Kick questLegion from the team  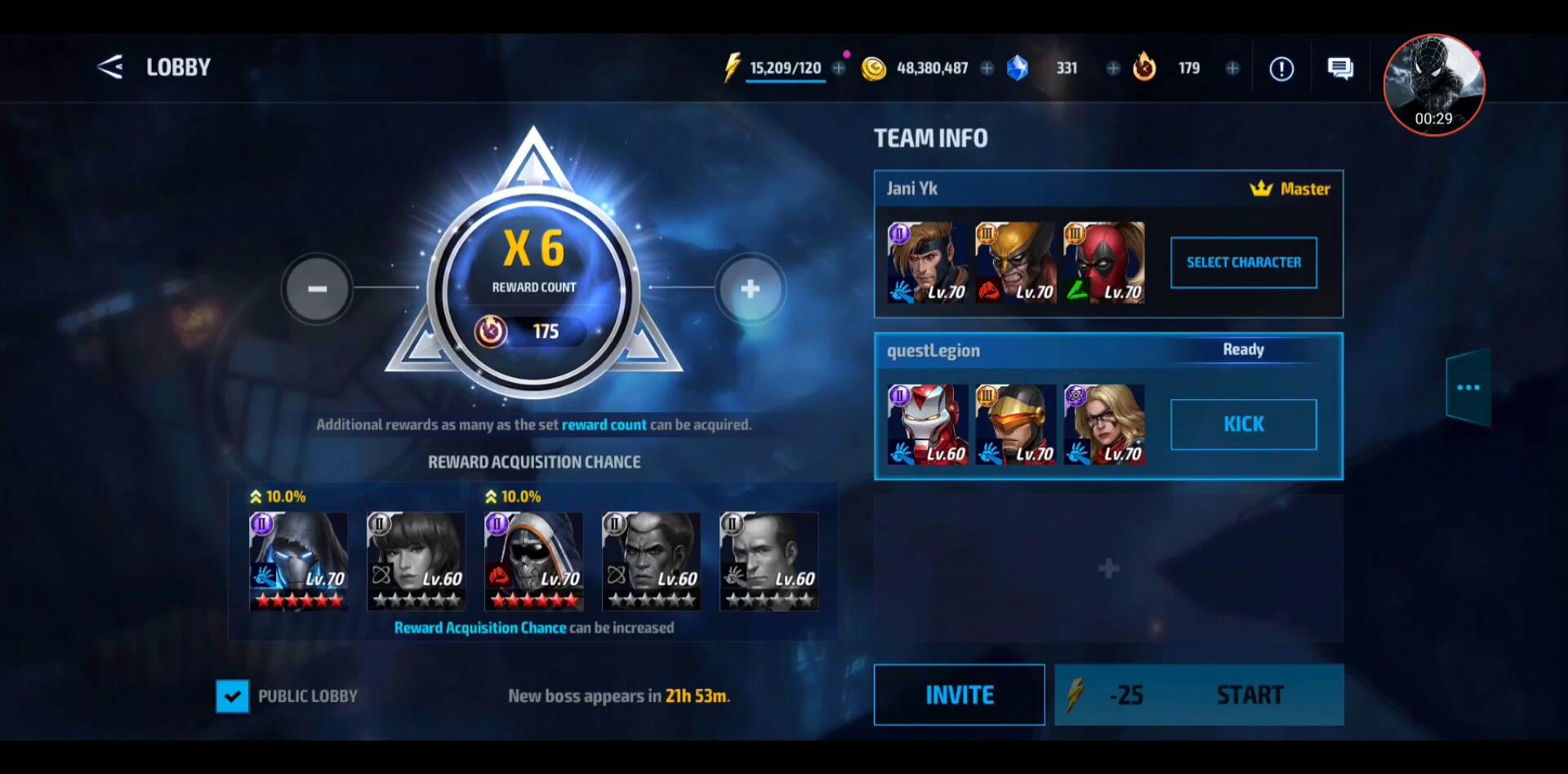click(1243, 425)
